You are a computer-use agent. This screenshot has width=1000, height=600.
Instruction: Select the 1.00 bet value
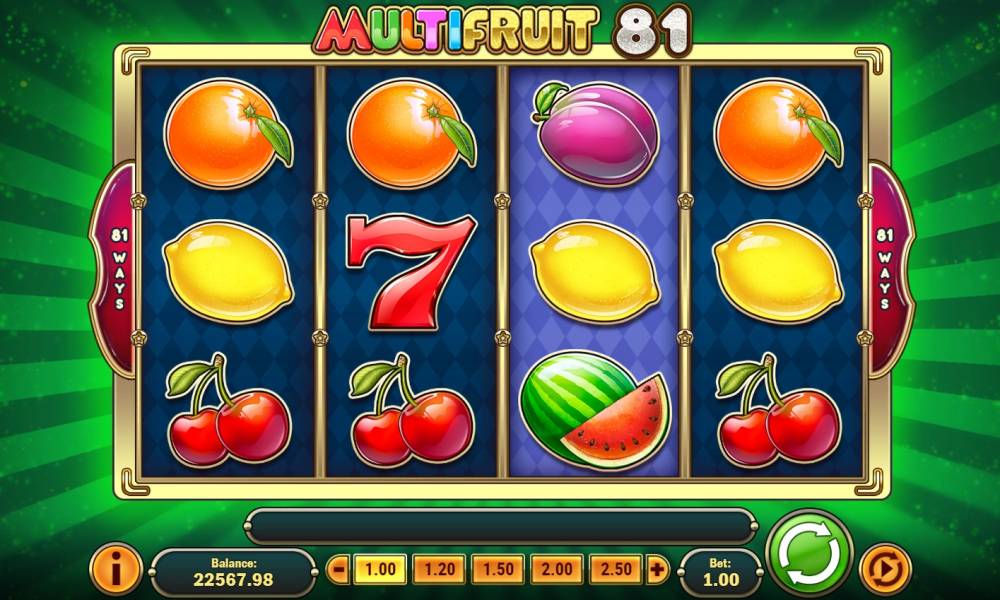click(x=379, y=571)
